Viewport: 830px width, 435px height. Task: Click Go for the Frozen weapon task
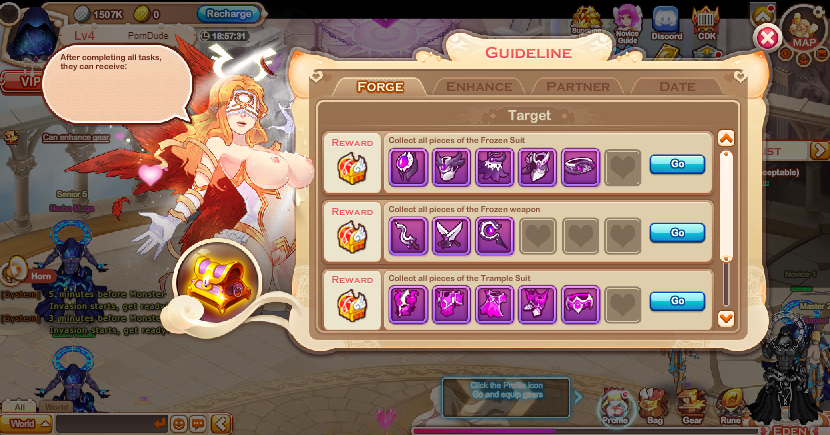coord(677,232)
